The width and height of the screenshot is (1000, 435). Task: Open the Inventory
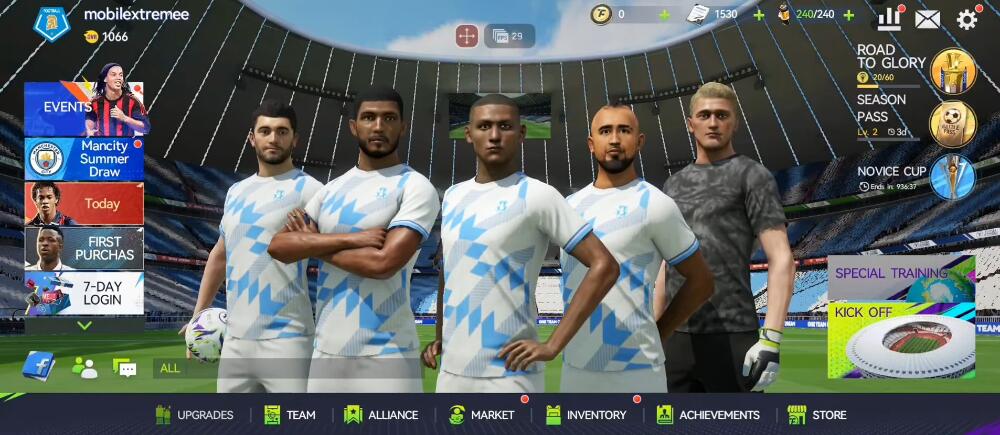586,415
